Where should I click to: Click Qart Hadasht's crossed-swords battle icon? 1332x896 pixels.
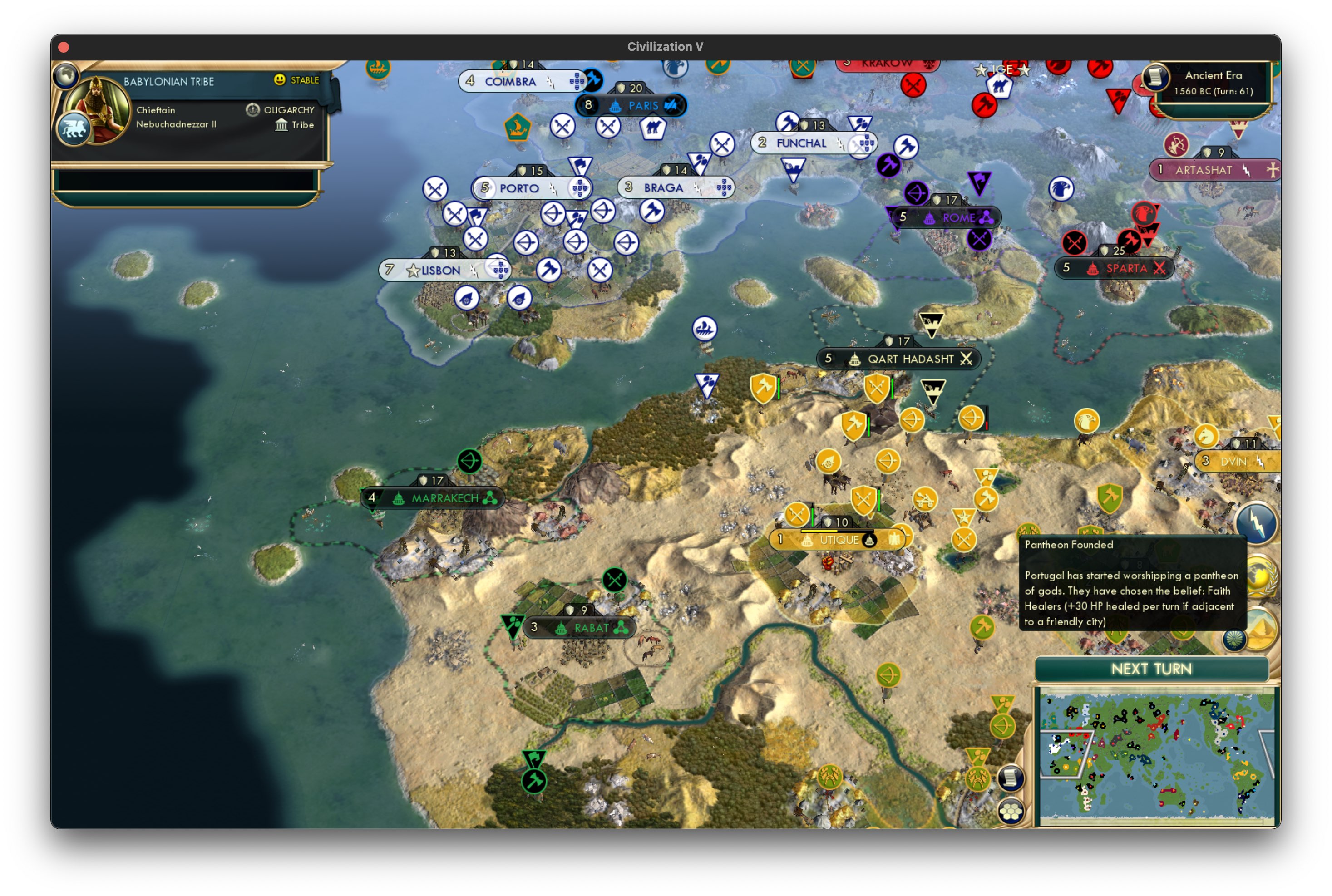click(x=967, y=359)
